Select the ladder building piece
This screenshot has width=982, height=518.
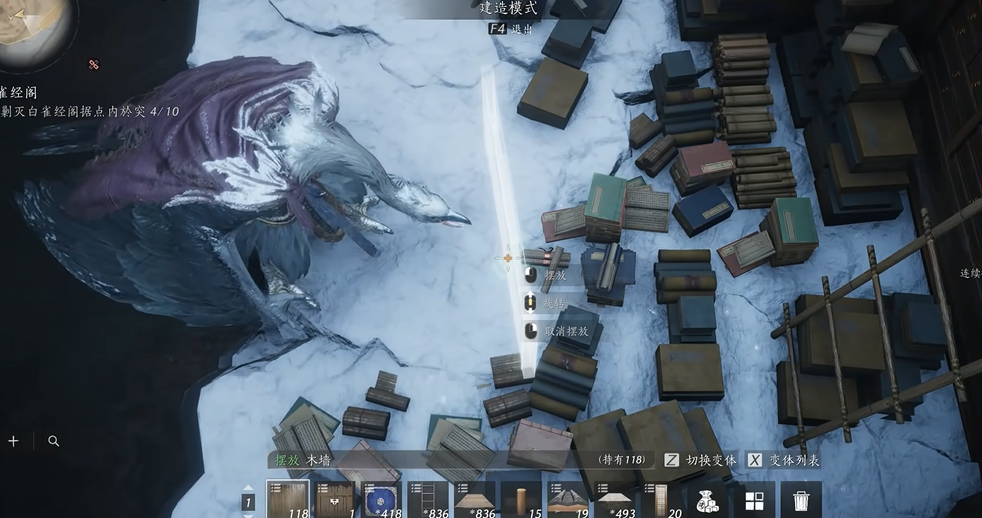[x=427, y=498]
